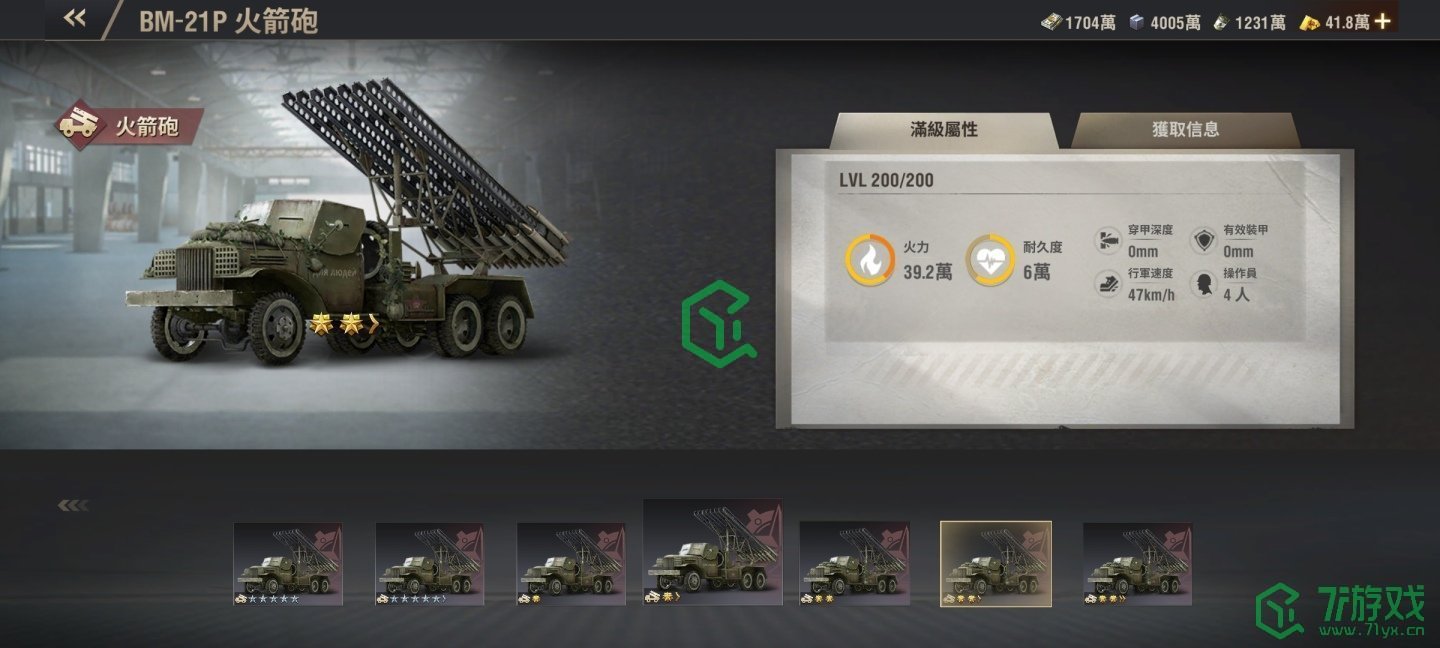This screenshot has width=1440, height=648.
Task: Add more gold with the plus button
Action: 1383,21
